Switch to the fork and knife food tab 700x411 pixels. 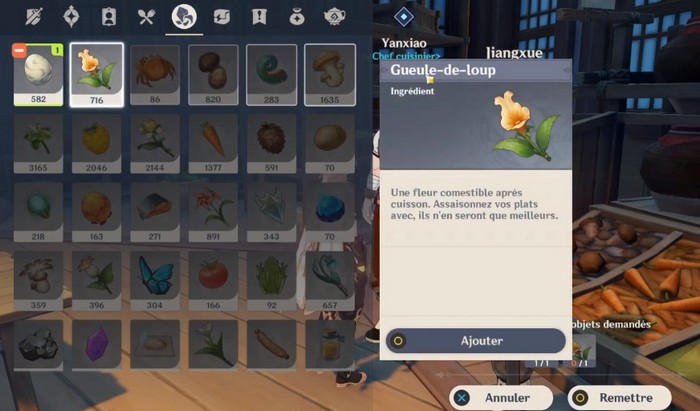click(146, 17)
